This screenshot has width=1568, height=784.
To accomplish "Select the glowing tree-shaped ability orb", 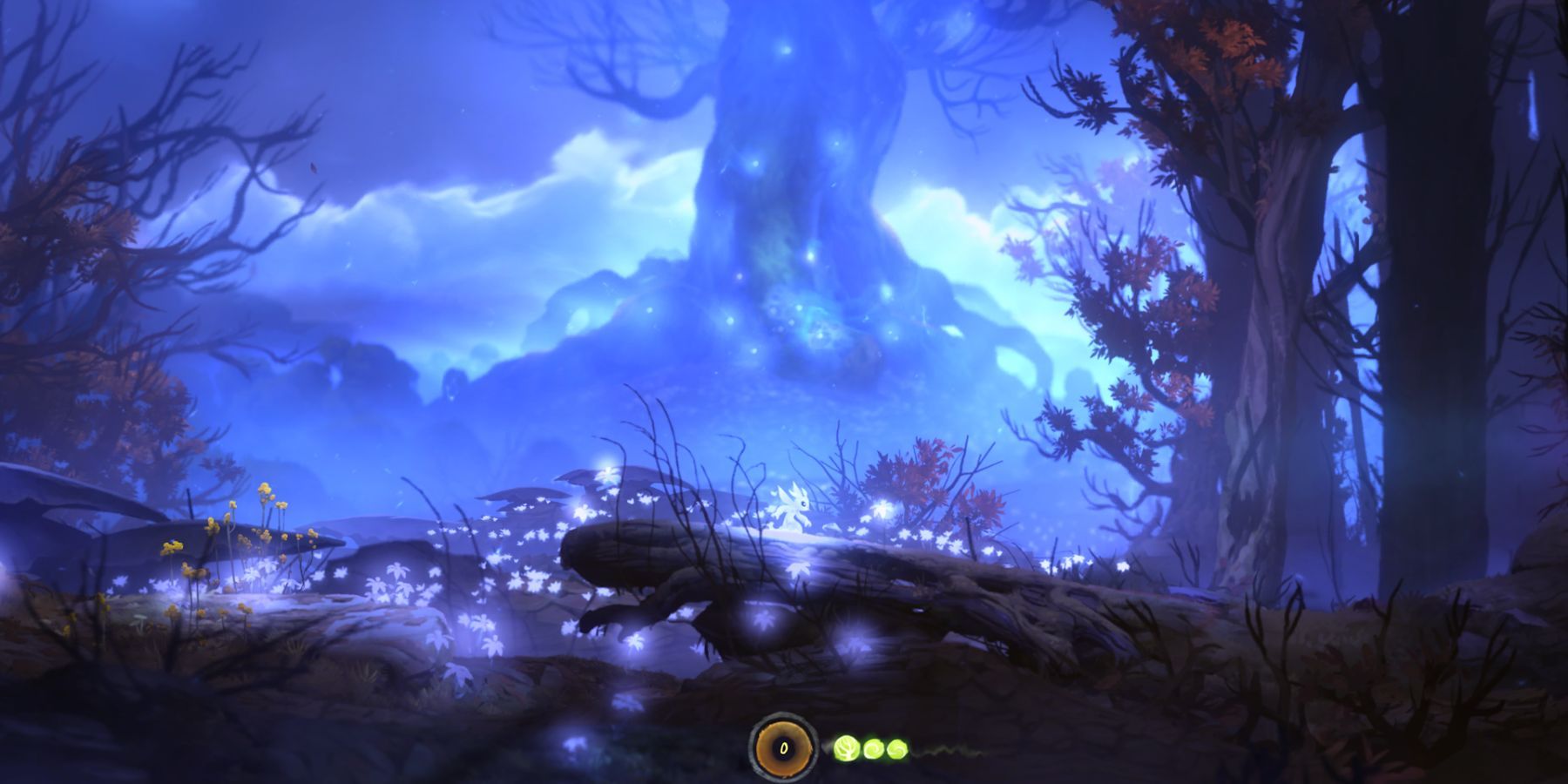I will coord(846,747).
